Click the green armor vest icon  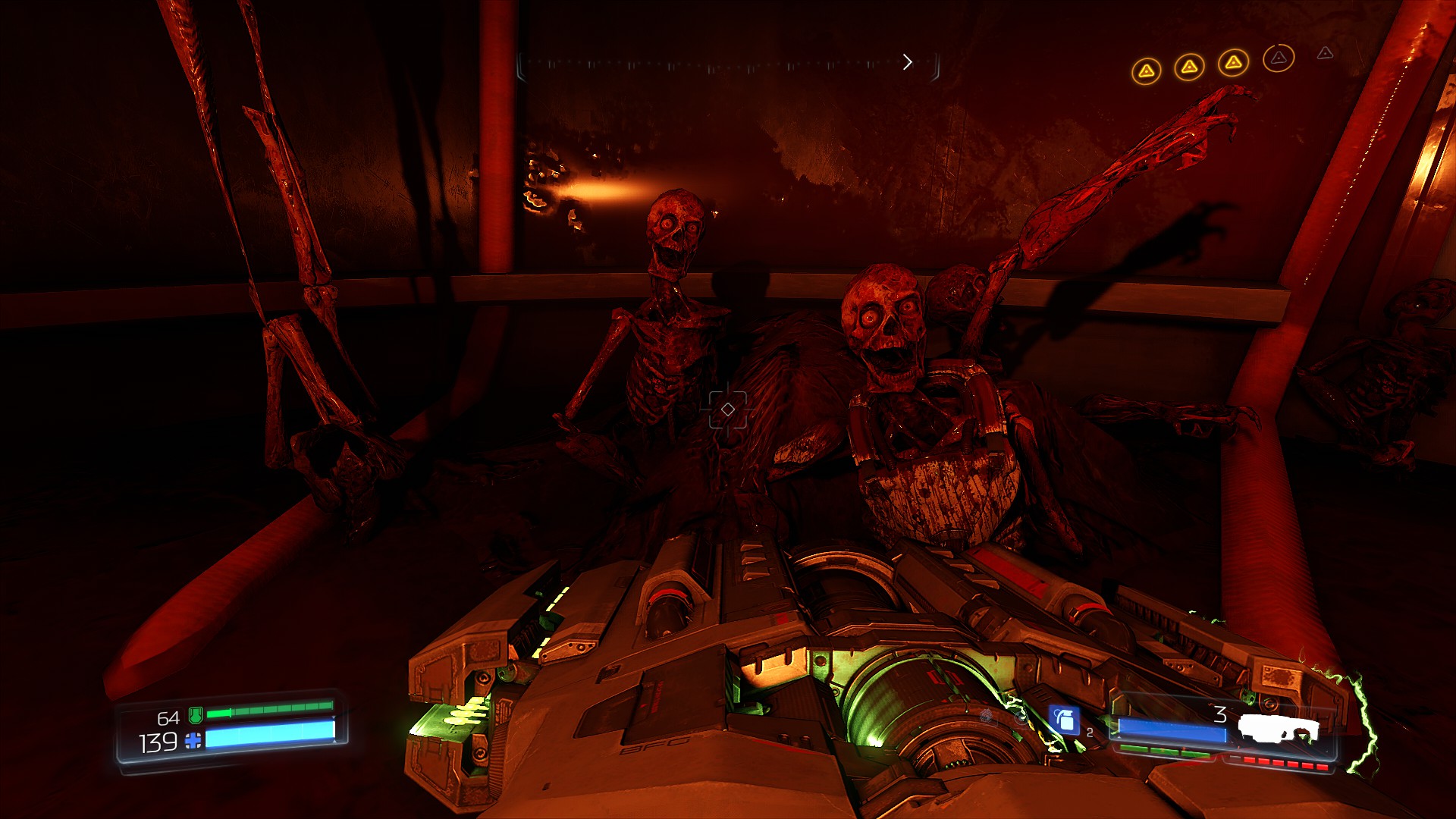(x=195, y=714)
